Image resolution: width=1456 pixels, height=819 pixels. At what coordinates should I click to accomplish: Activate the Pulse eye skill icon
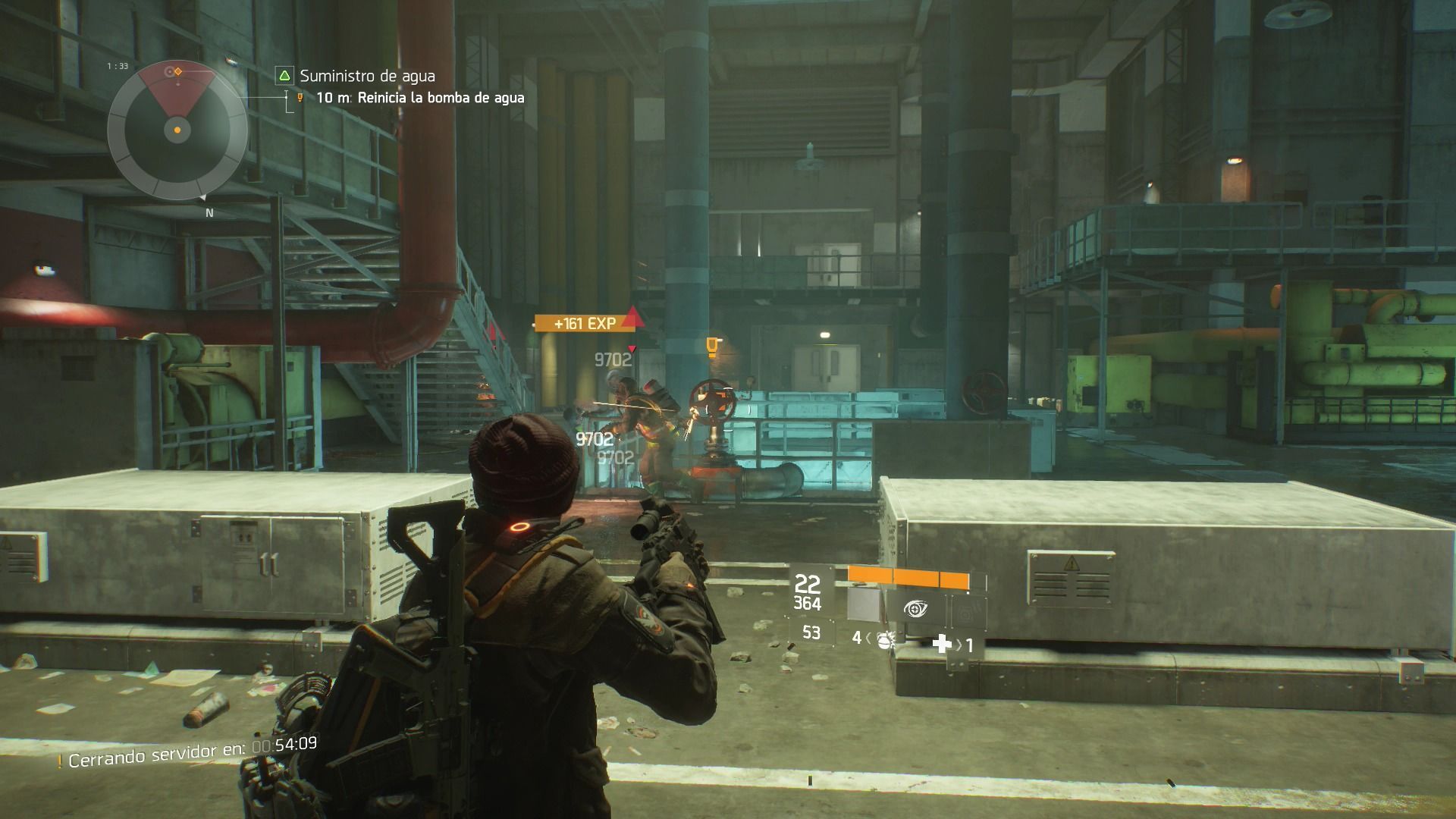coord(916,608)
